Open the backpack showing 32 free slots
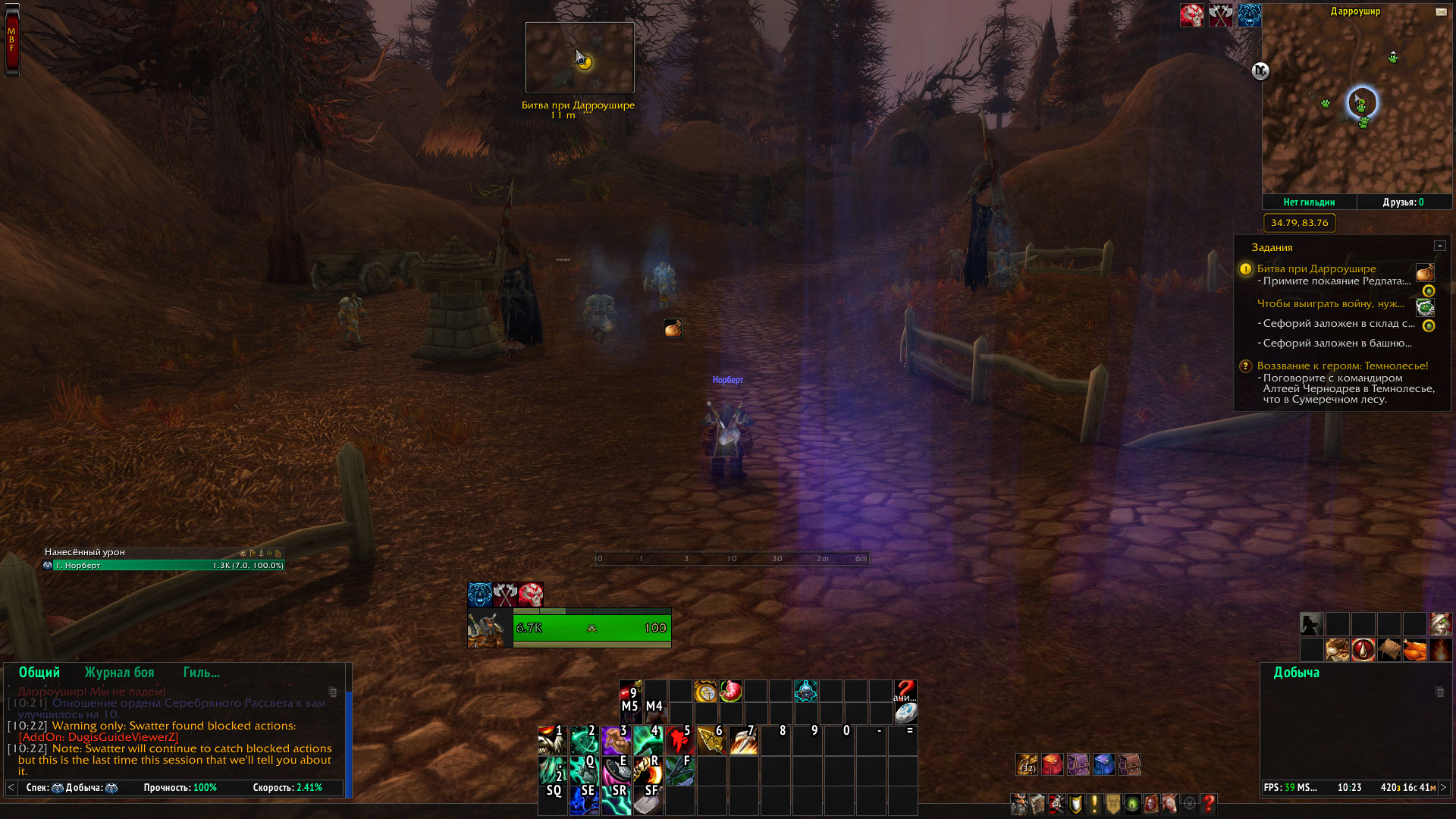 [1027, 764]
